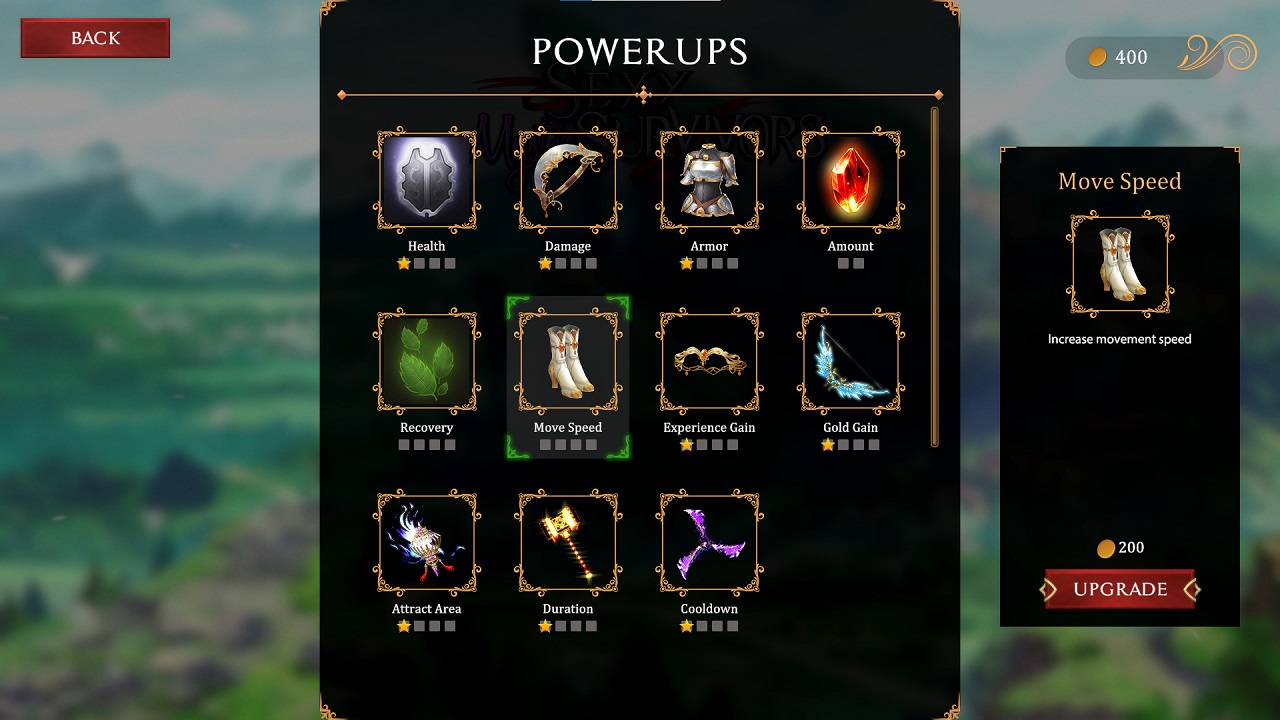Image resolution: width=1280 pixels, height=720 pixels.
Task: Select the Cooldown purple shuriken powerup icon
Action: point(709,543)
